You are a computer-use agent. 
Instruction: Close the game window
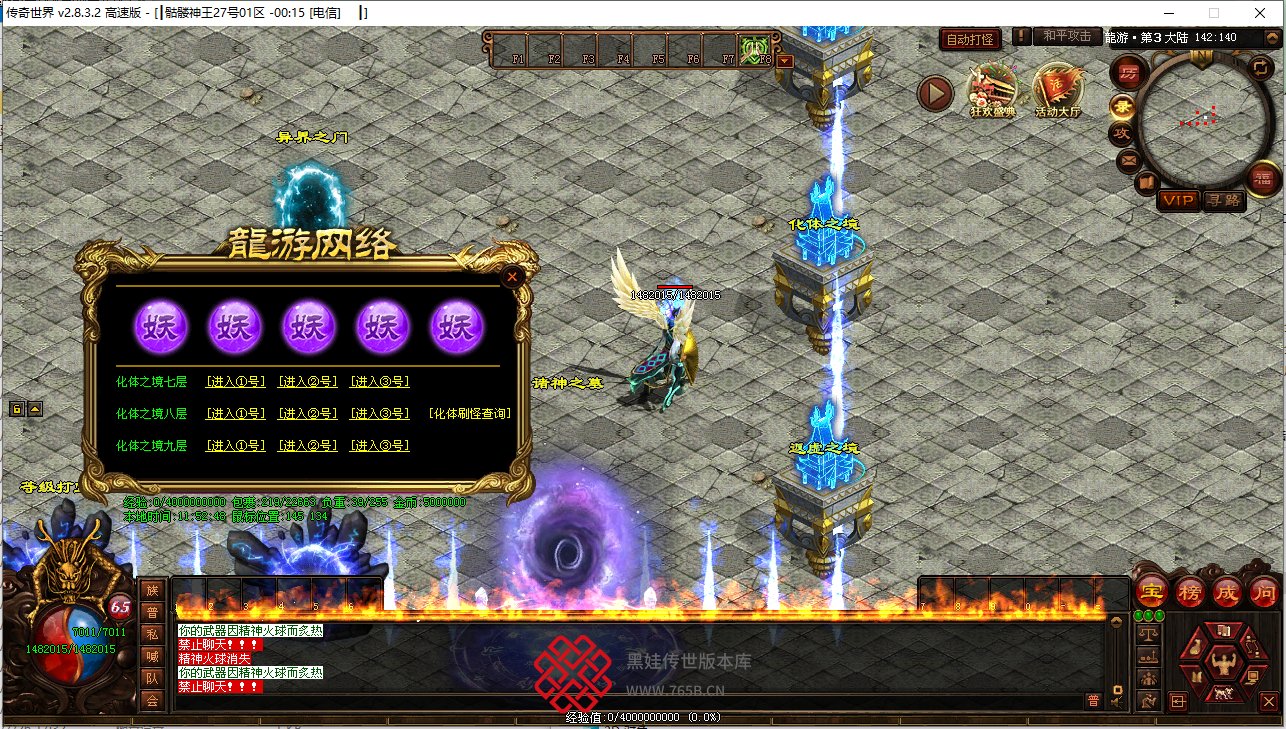pyautogui.click(x=1262, y=13)
